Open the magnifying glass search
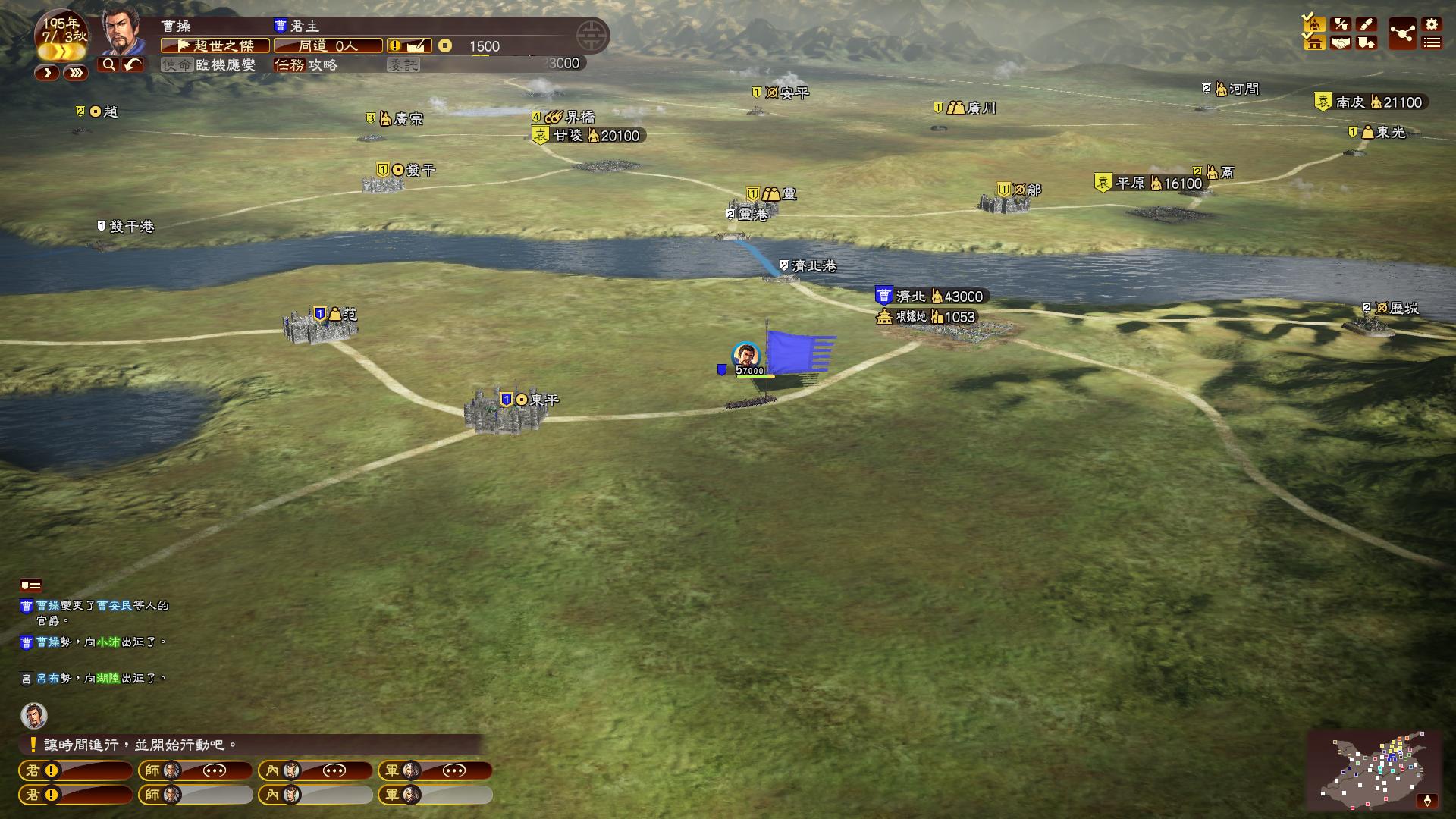The image size is (1456, 819). tap(108, 65)
